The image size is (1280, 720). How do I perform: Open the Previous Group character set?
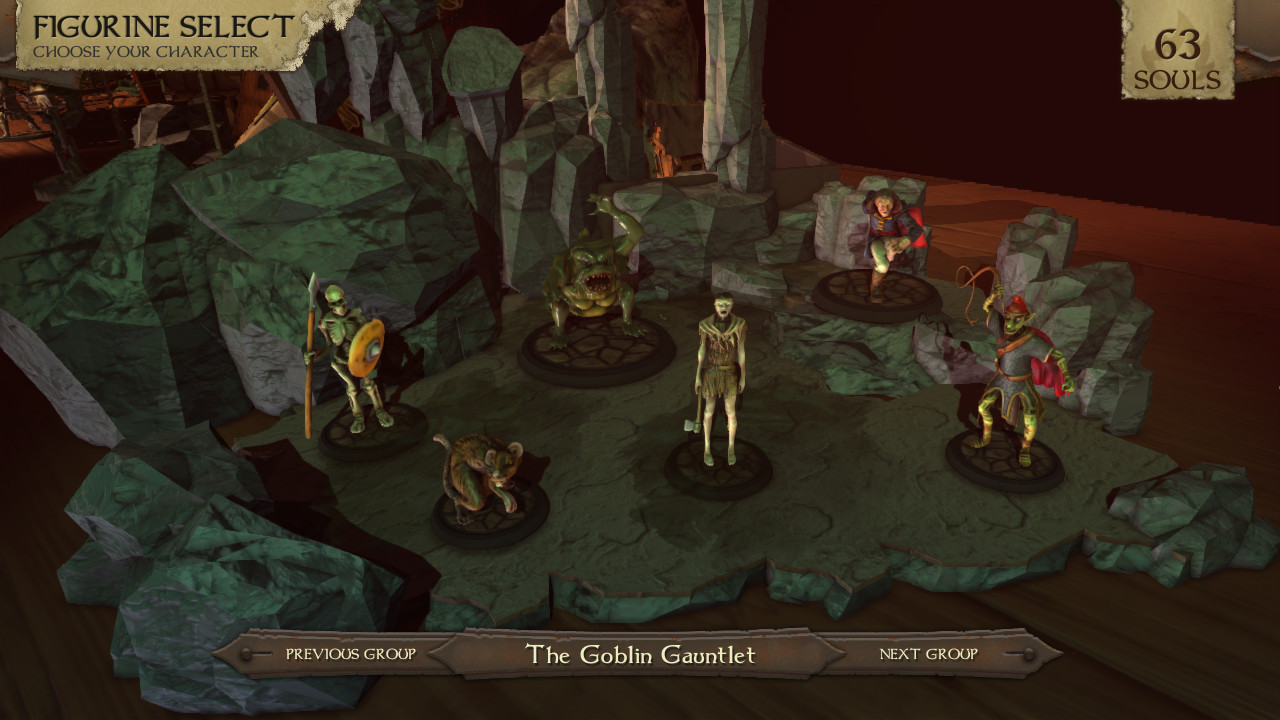(349, 655)
